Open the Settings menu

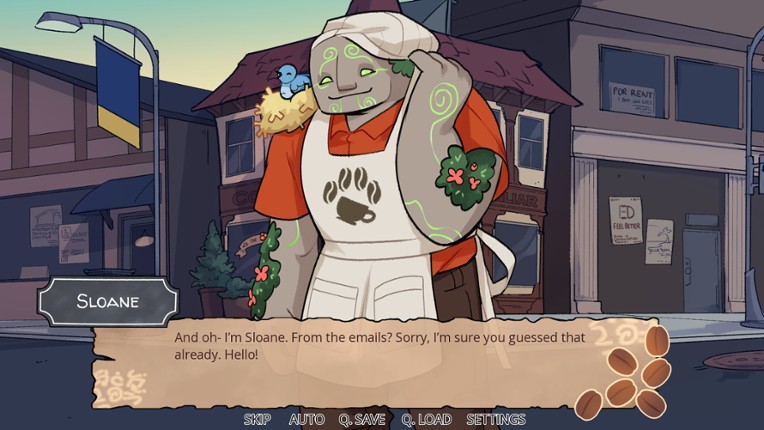pyautogui.click(x=495, y=420)
